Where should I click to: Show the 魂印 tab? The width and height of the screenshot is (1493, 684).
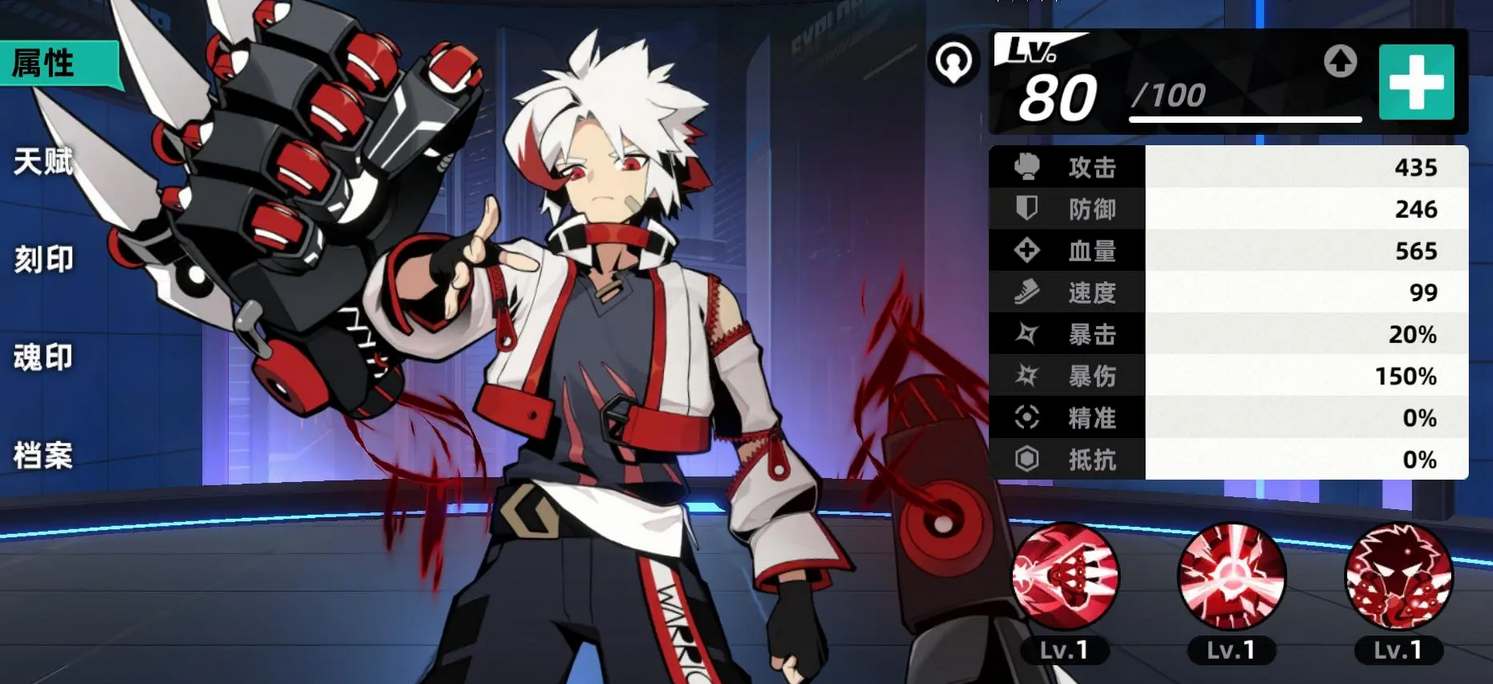point(44,357)
